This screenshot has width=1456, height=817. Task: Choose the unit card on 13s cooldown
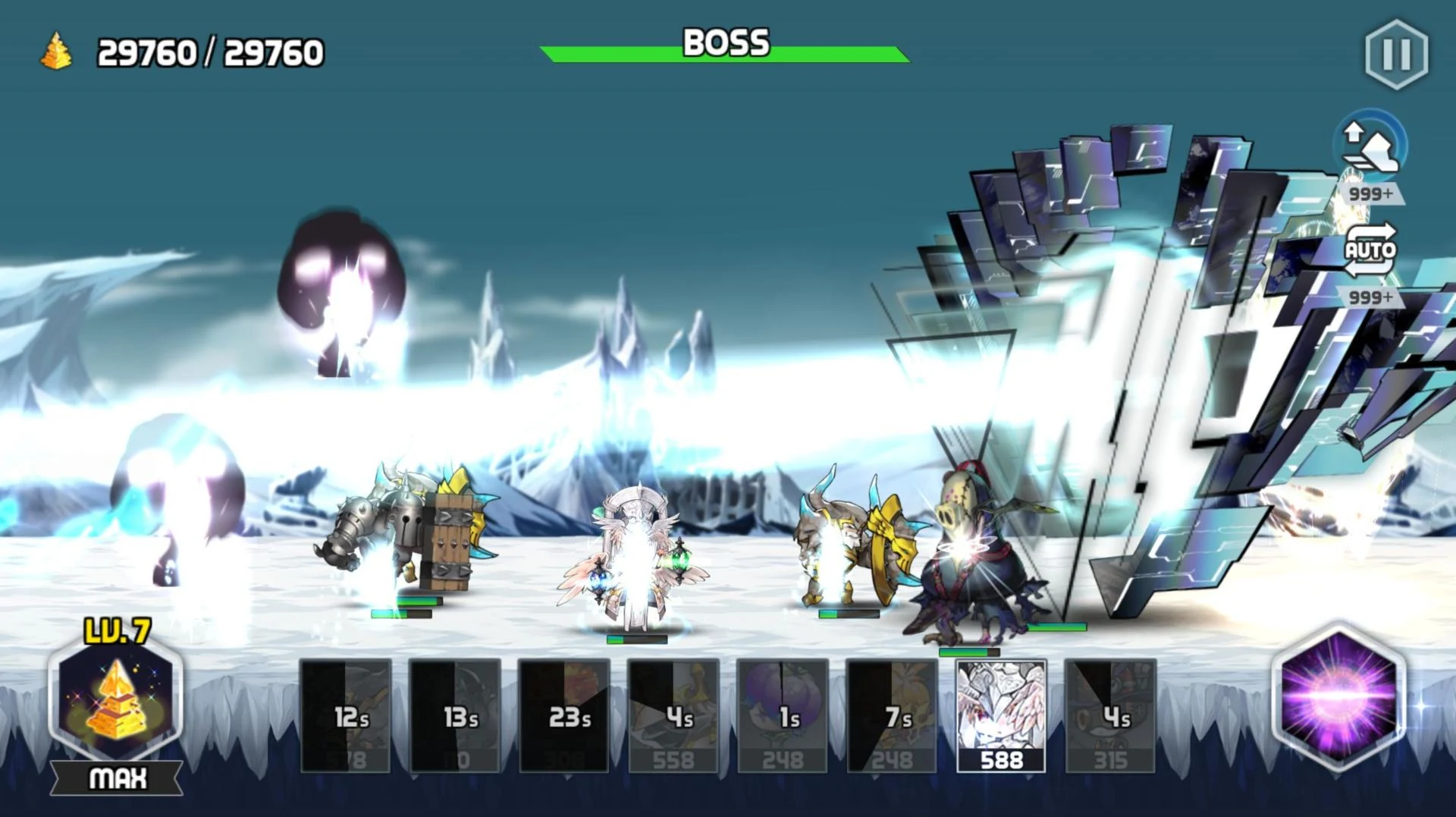click(x=455, y=716)
